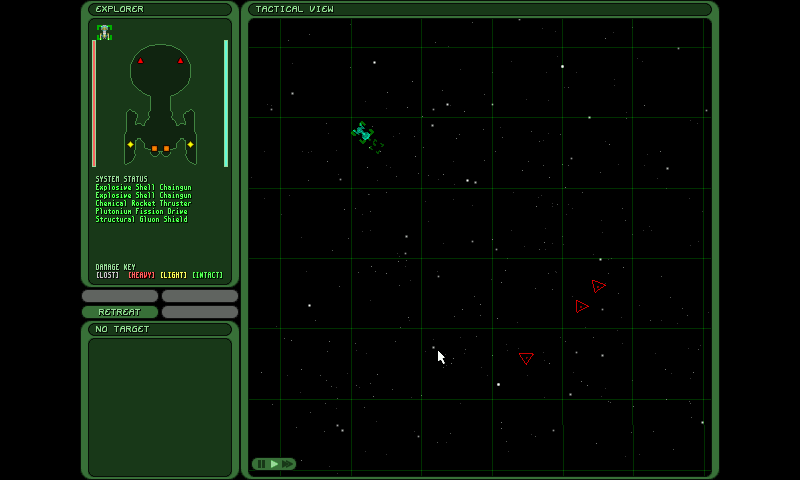The height and width of the screenshot is (480, 800).
Task: Activate fast-forward battle speed
Action: (x=288, y=464)
